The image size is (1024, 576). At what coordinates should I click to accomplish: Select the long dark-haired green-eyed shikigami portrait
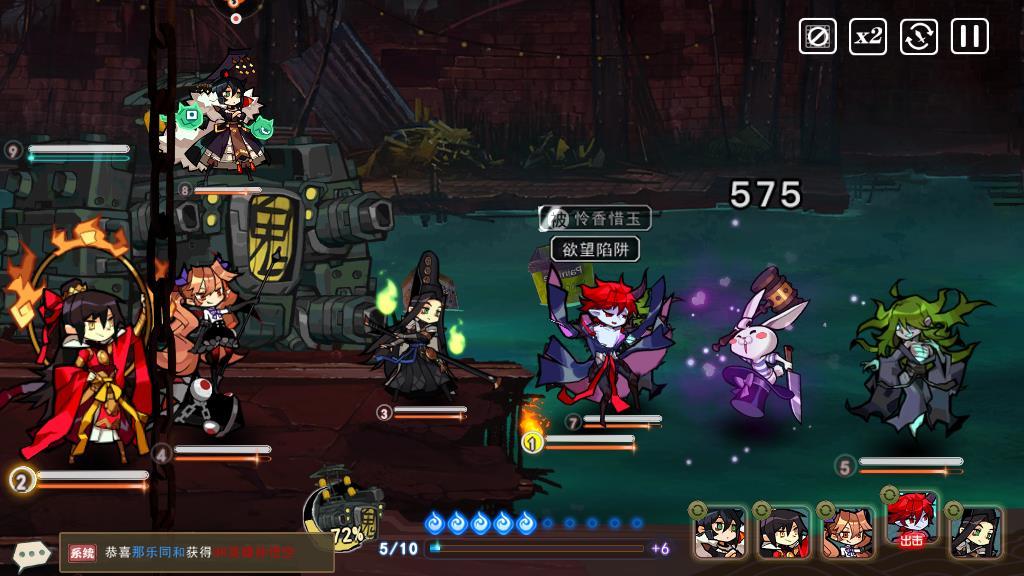click(974, 531)
